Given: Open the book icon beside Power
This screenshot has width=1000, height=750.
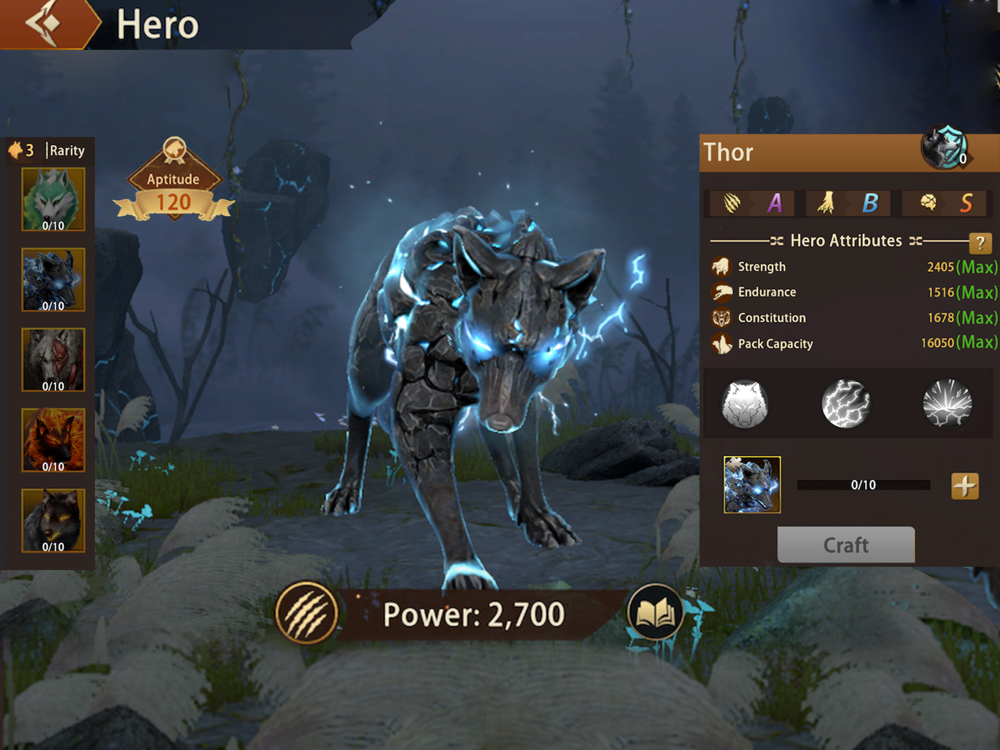Looking at the screenshot, I should coord(656,612).
